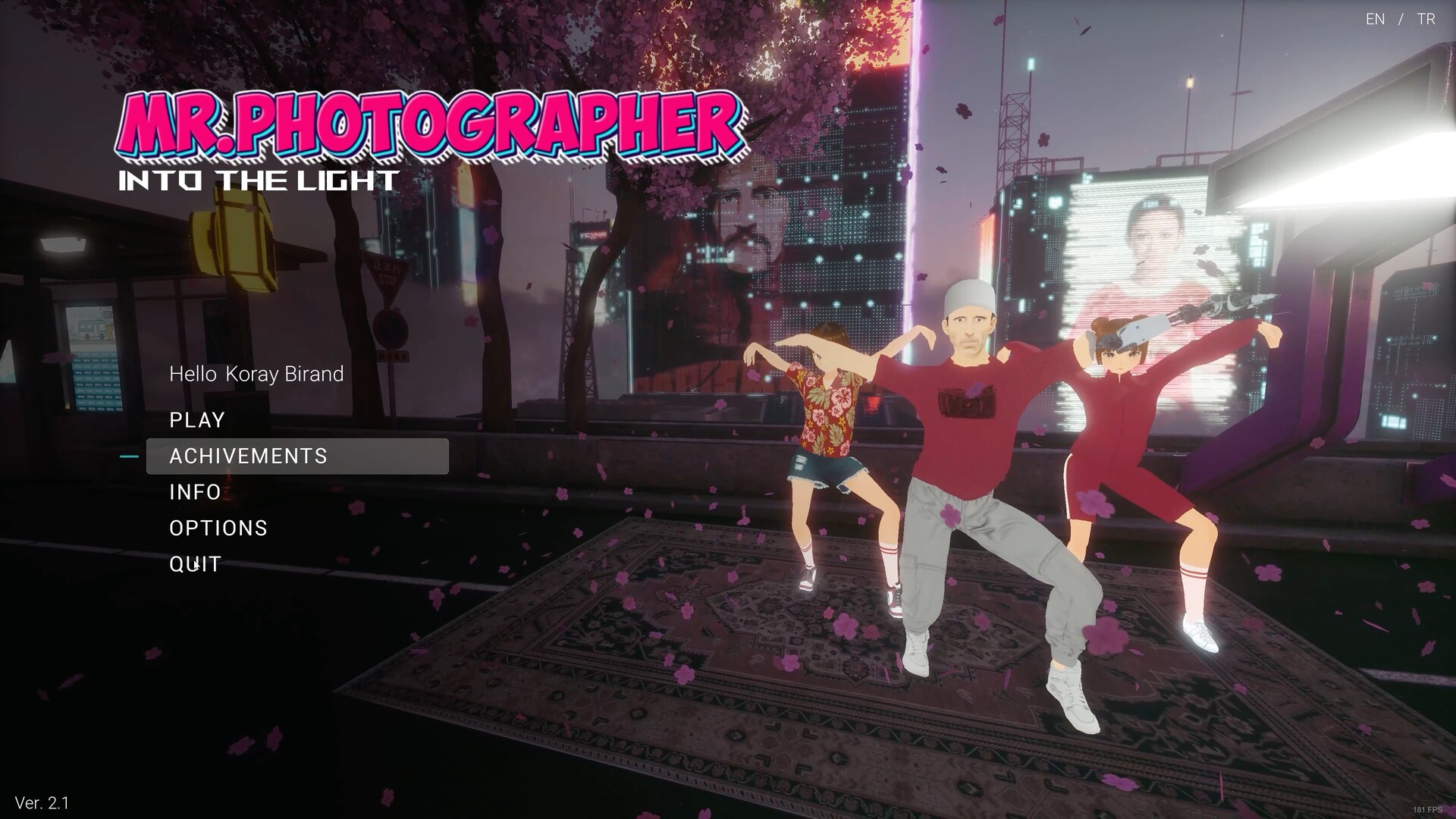Click PLAY to start the game
The image size is (1456, 819).
point(197,420)
